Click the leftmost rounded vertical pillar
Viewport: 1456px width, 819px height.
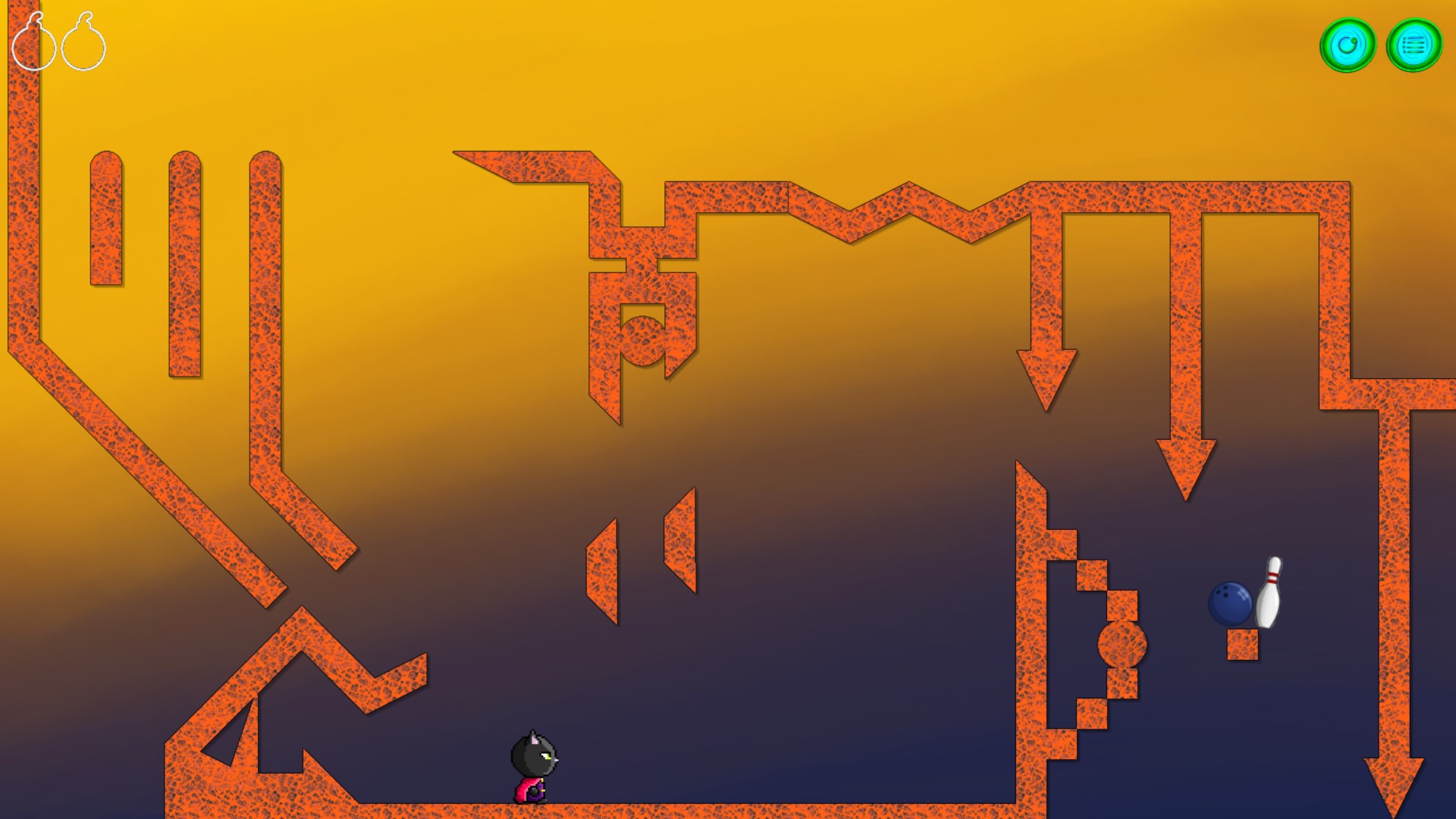(x=105, y=220)
